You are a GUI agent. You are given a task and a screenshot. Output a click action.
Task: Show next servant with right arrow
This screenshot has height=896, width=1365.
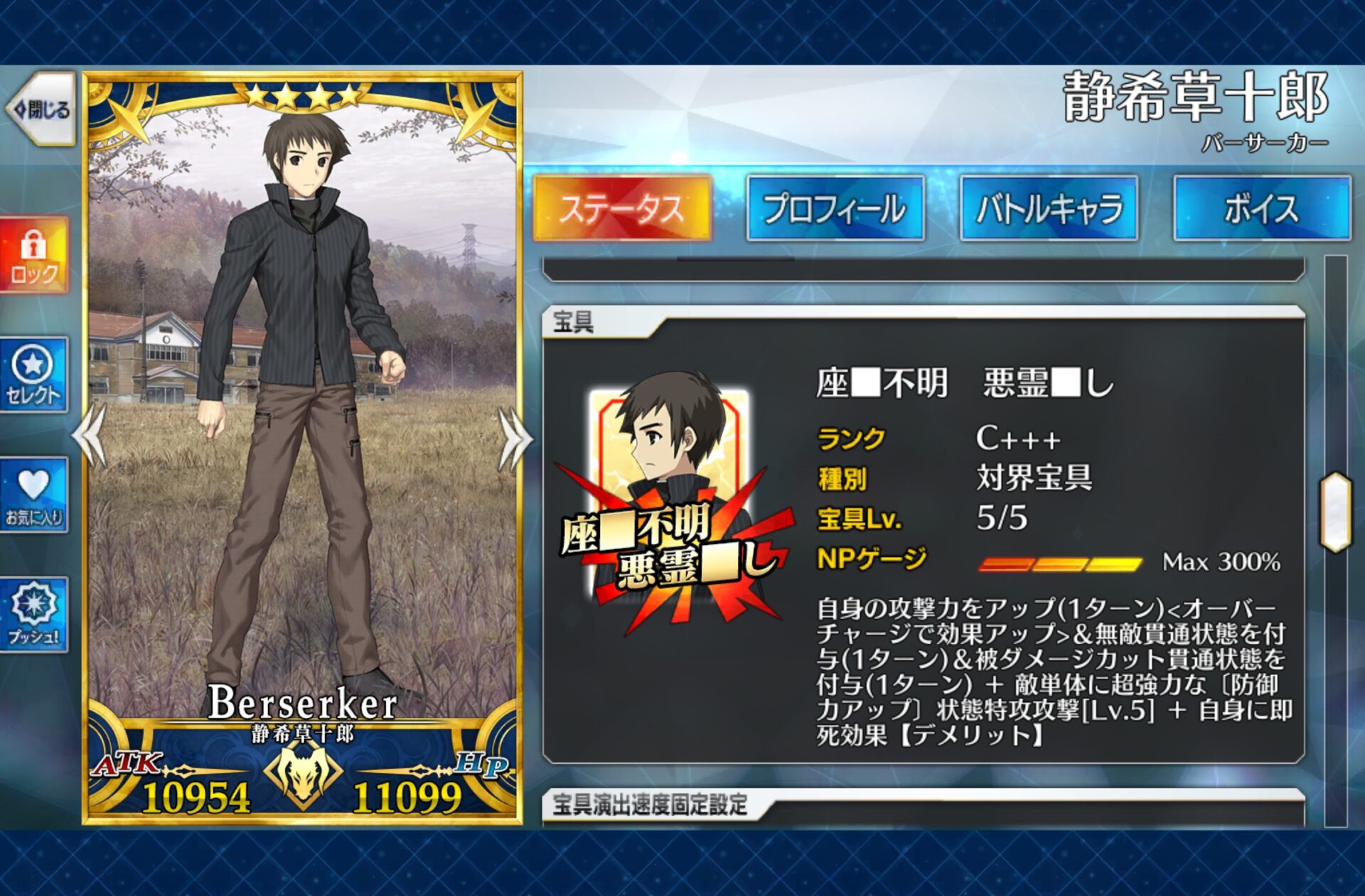tap(515, 438)
